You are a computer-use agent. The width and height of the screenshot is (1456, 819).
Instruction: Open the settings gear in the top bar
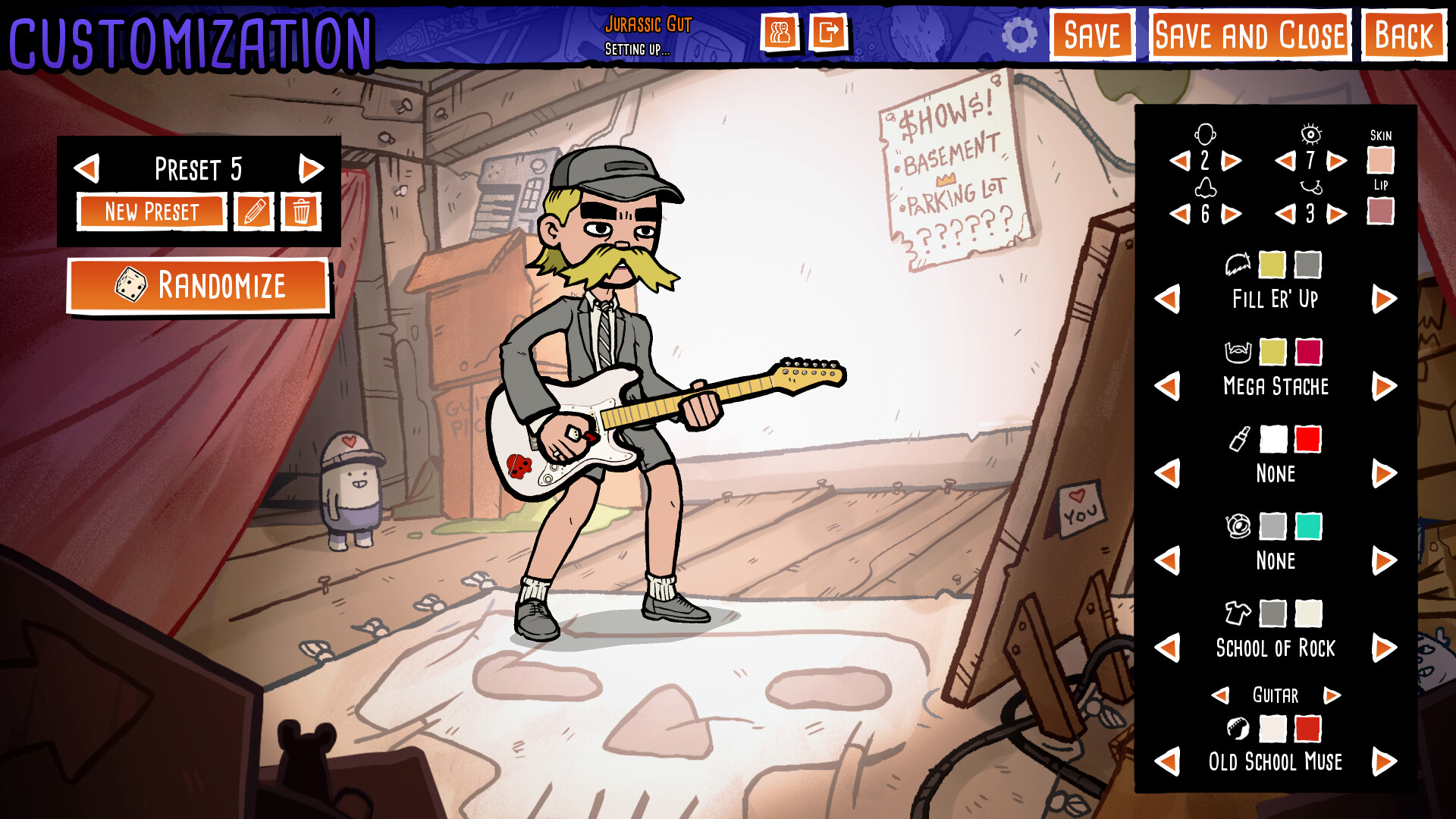[x=1020, y=34]
